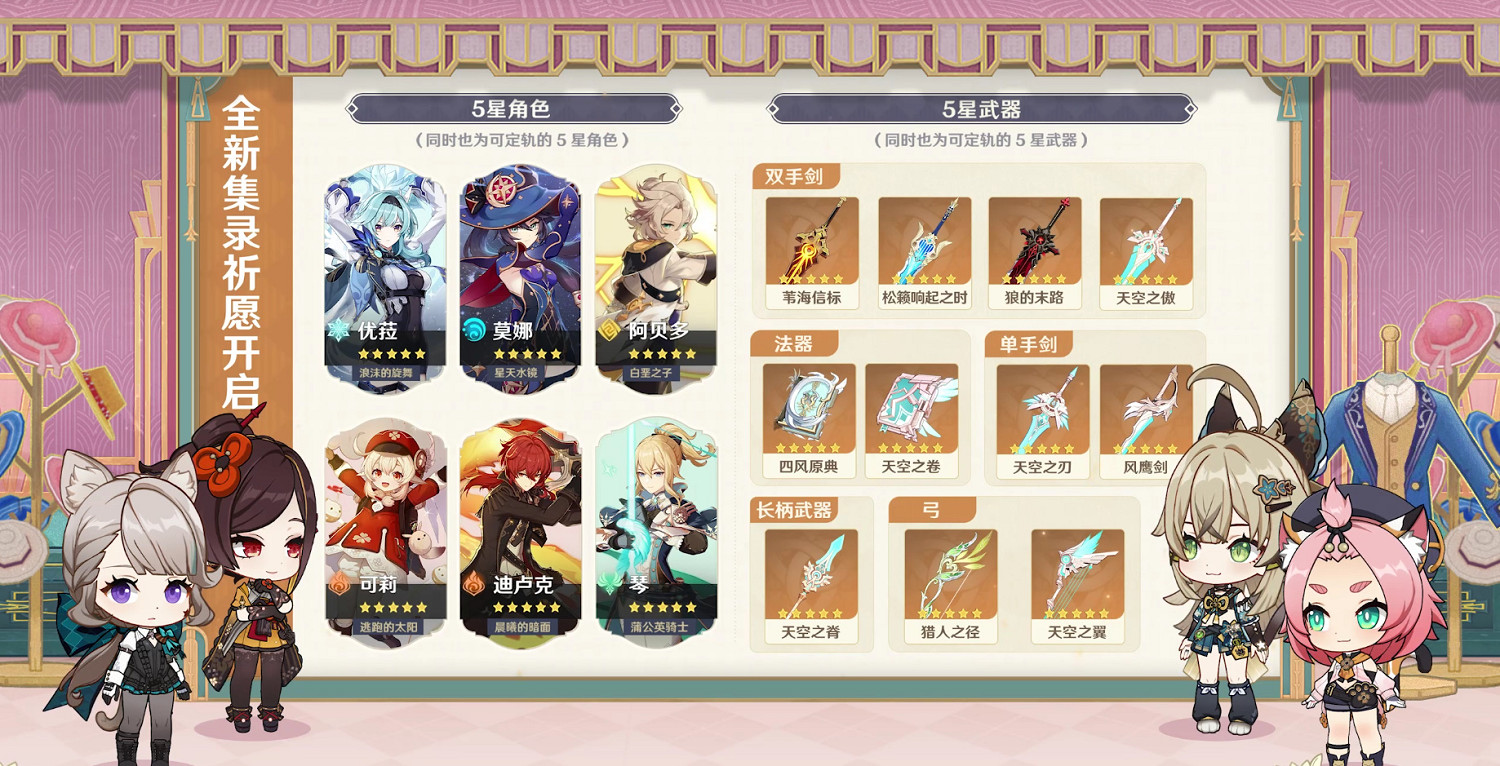Viewport: 1500px width, 766px height.
Task: Click the 松籁响起之时 greatsword icon
Action: [x=925, y=240]
